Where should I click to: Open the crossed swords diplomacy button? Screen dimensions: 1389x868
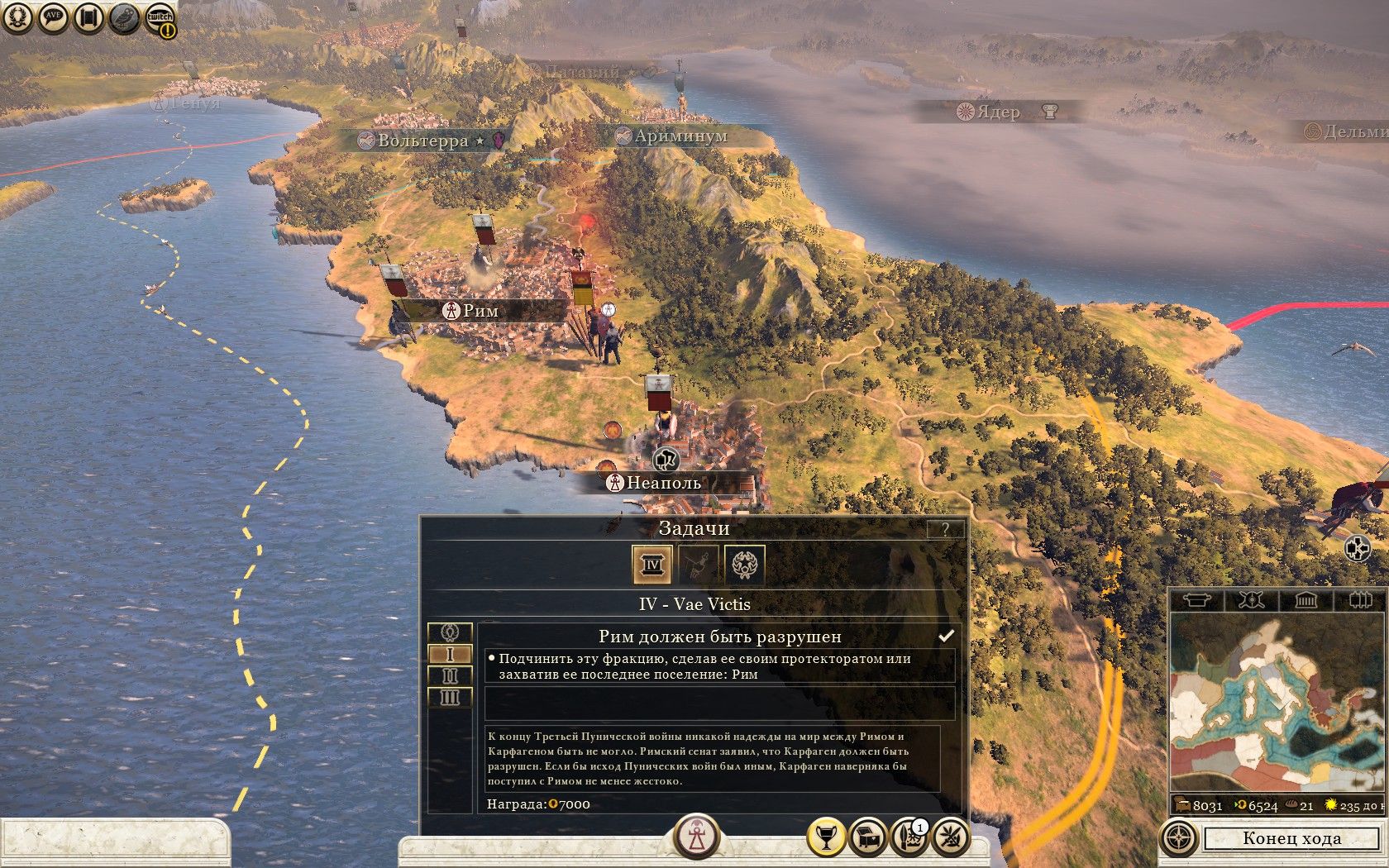(951, 838)
